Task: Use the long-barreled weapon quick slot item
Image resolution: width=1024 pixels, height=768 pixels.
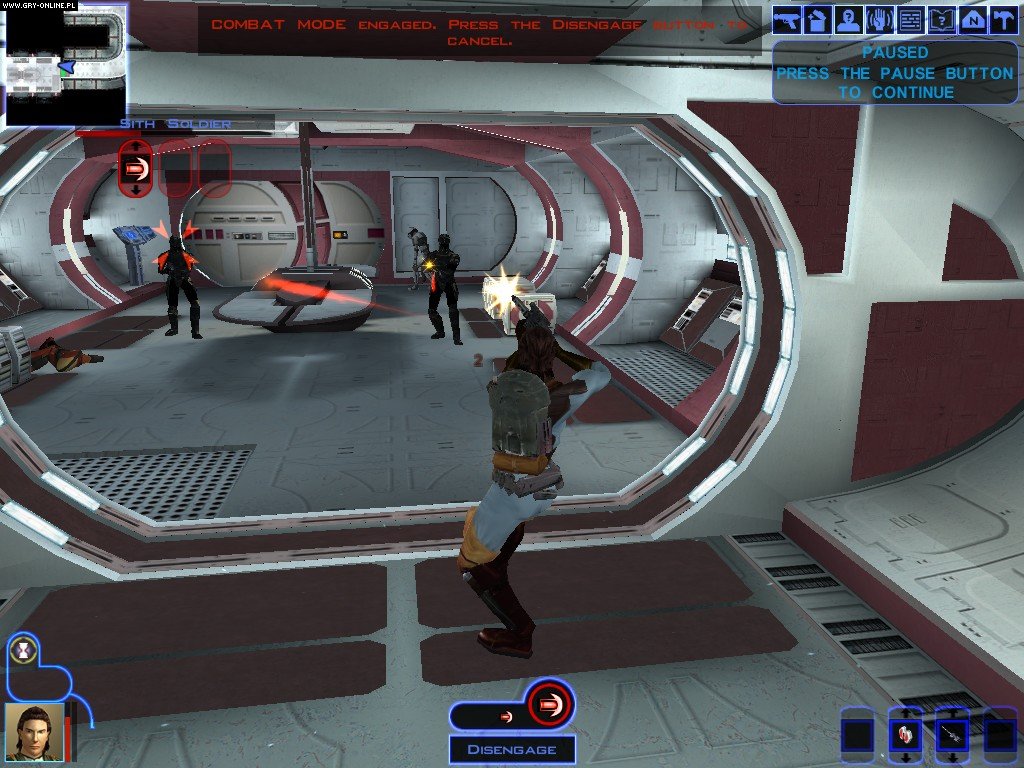Action: point(952,735)
